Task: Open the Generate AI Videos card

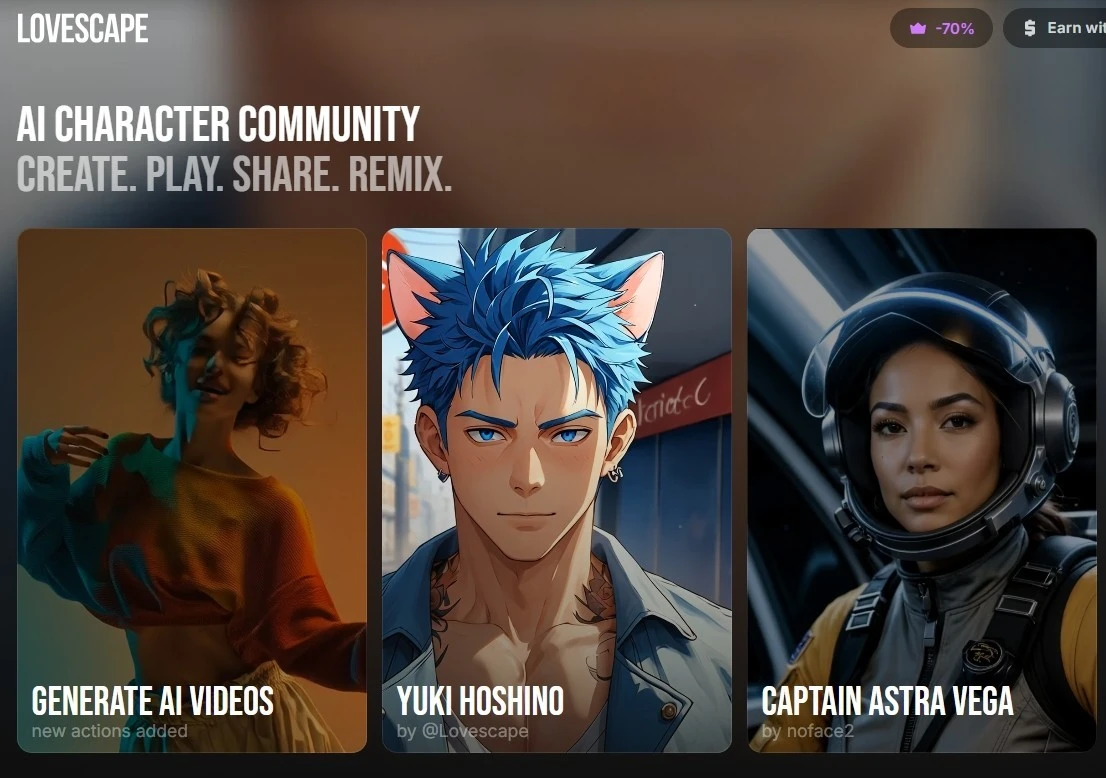Action: point(192,490)
